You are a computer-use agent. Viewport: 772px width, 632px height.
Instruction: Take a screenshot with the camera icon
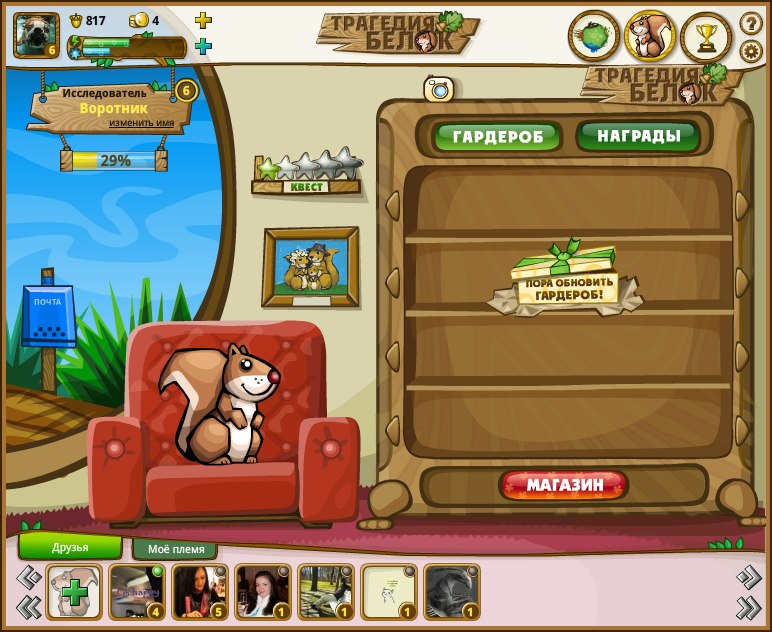439,89
